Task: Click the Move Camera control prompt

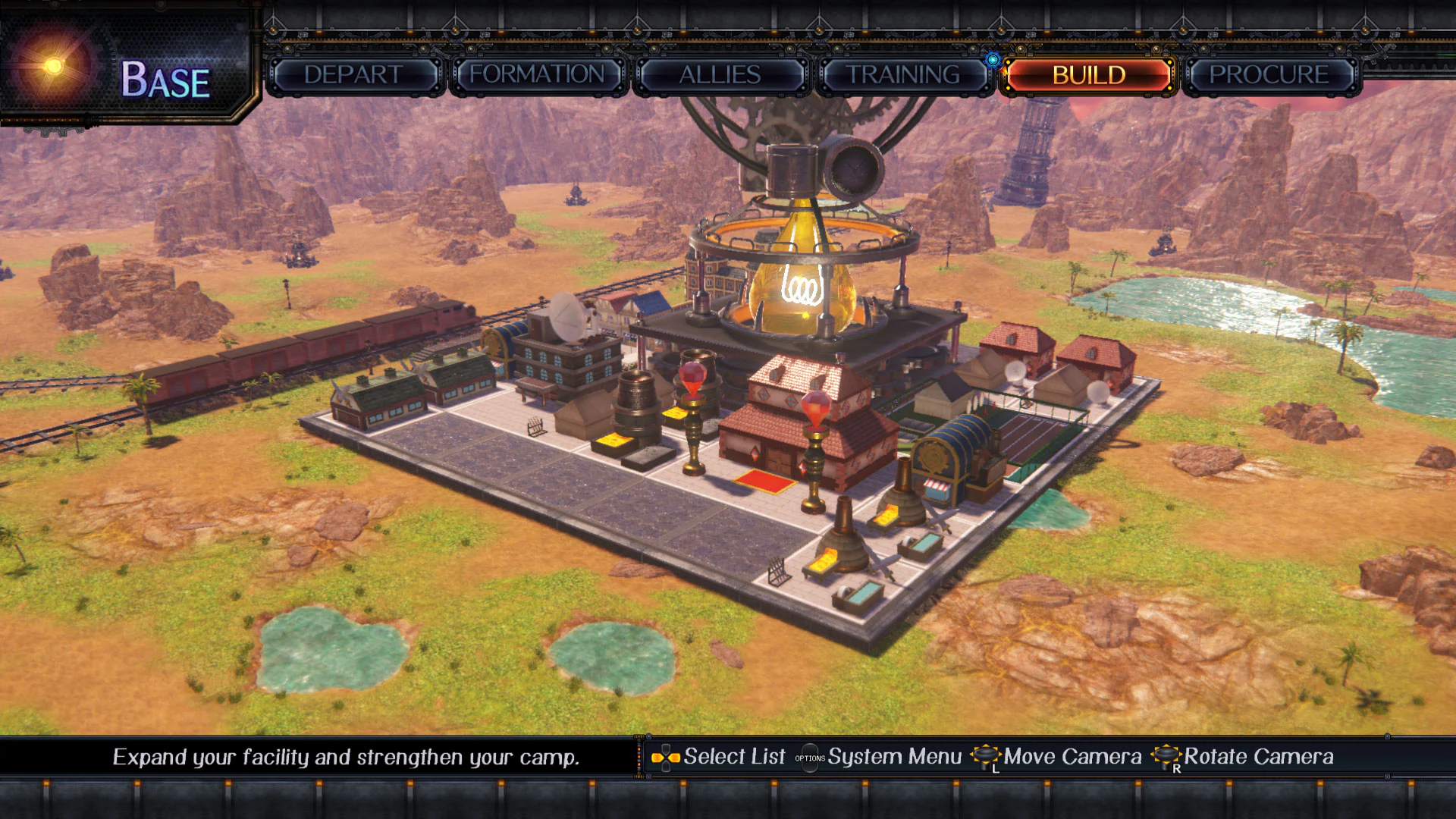Action: coord(1069,756)
